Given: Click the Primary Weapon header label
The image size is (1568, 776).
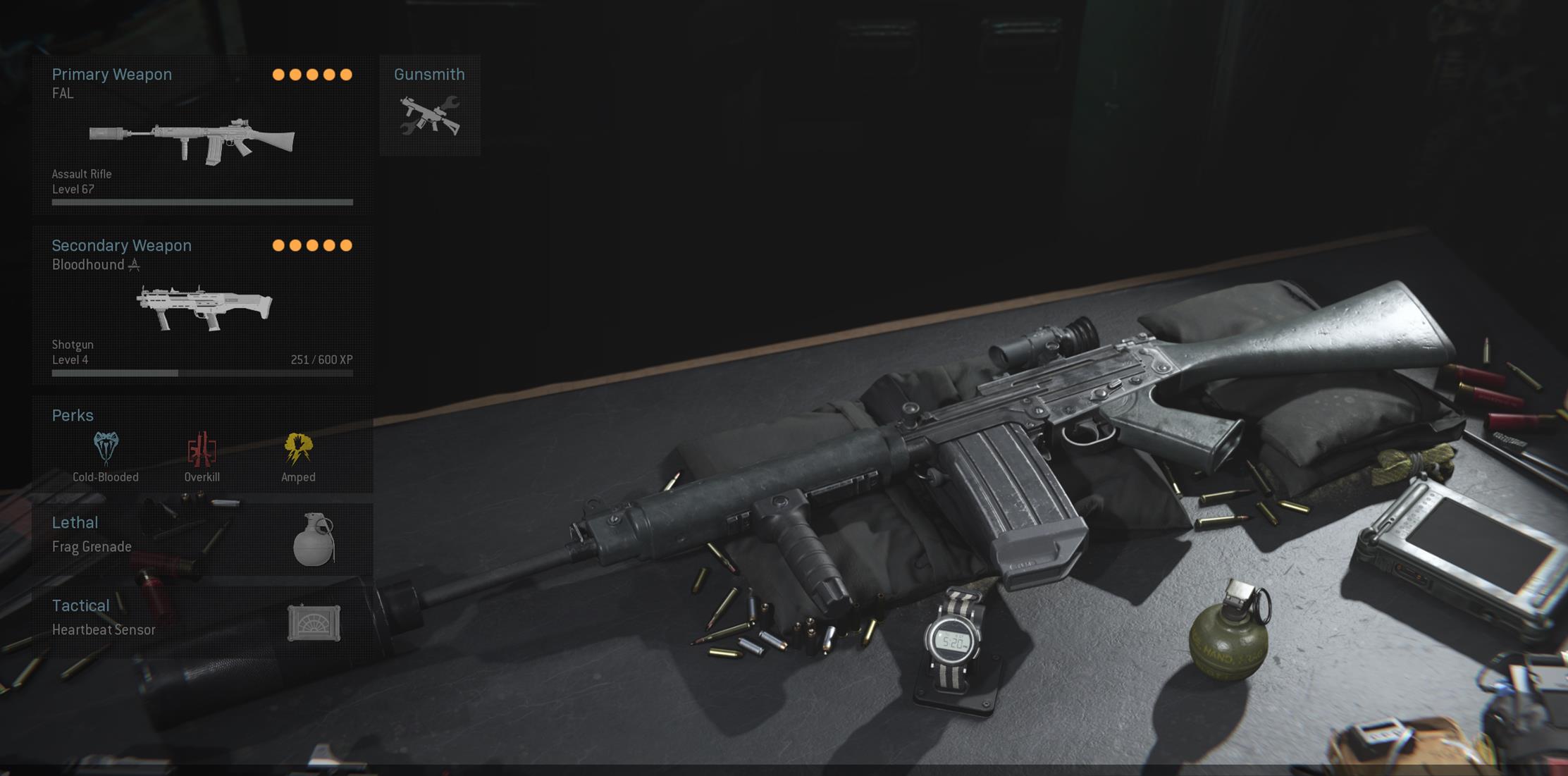Looking at the screenshot, I should (x=111, y=74).
